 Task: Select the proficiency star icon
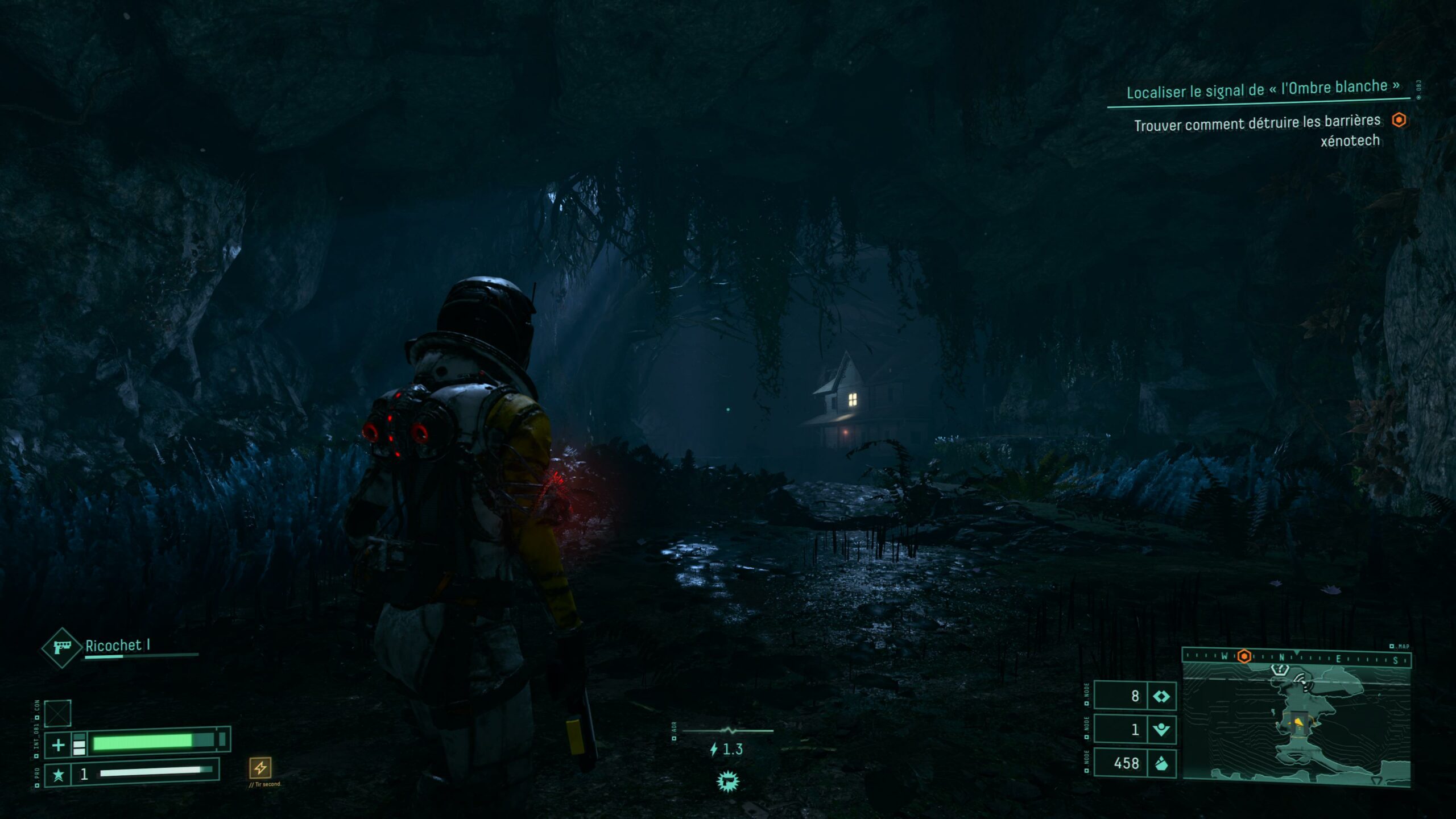click(x=58, y=775)
